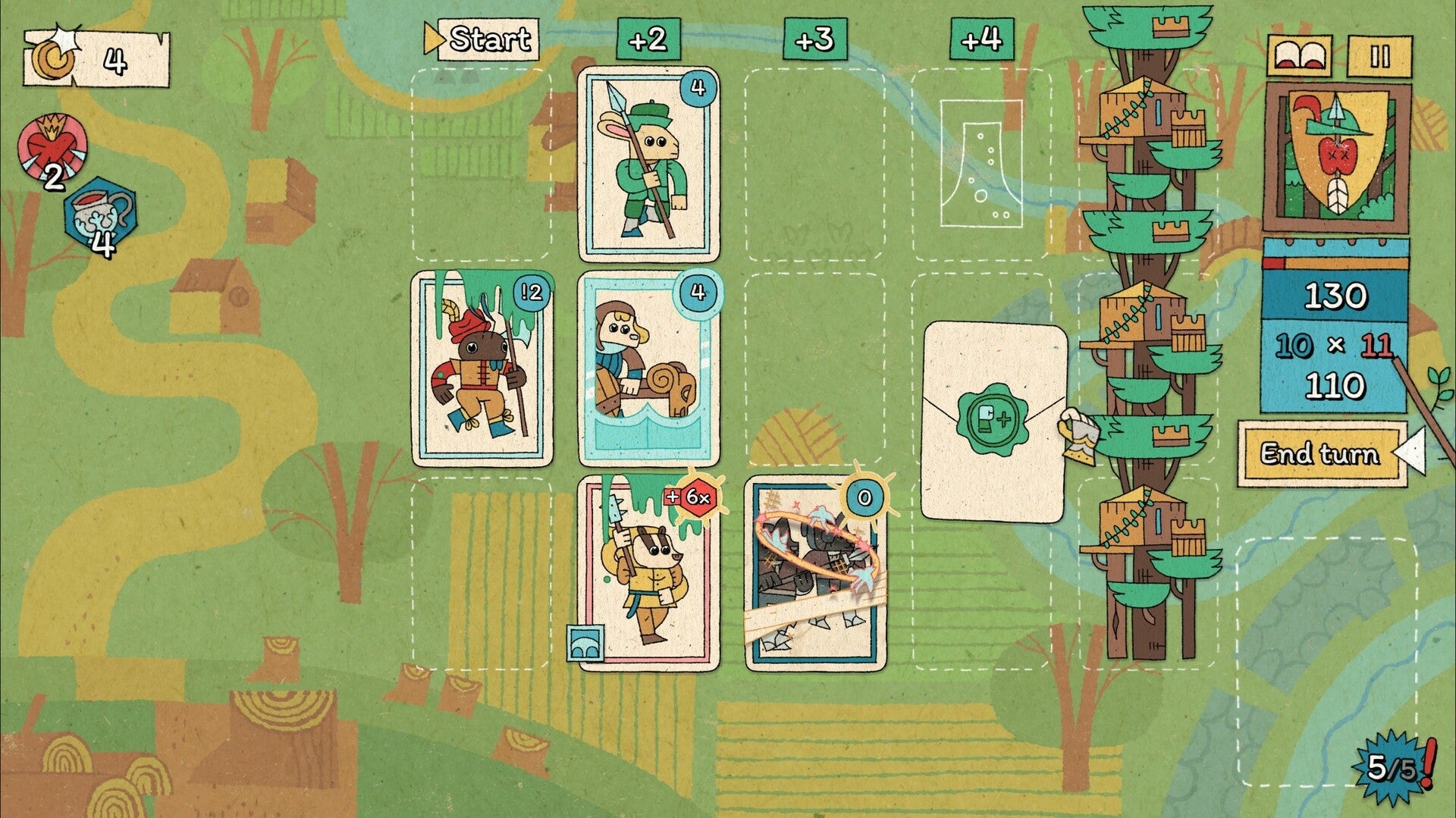Select the broken heart icon showing 2

point(52,146)
